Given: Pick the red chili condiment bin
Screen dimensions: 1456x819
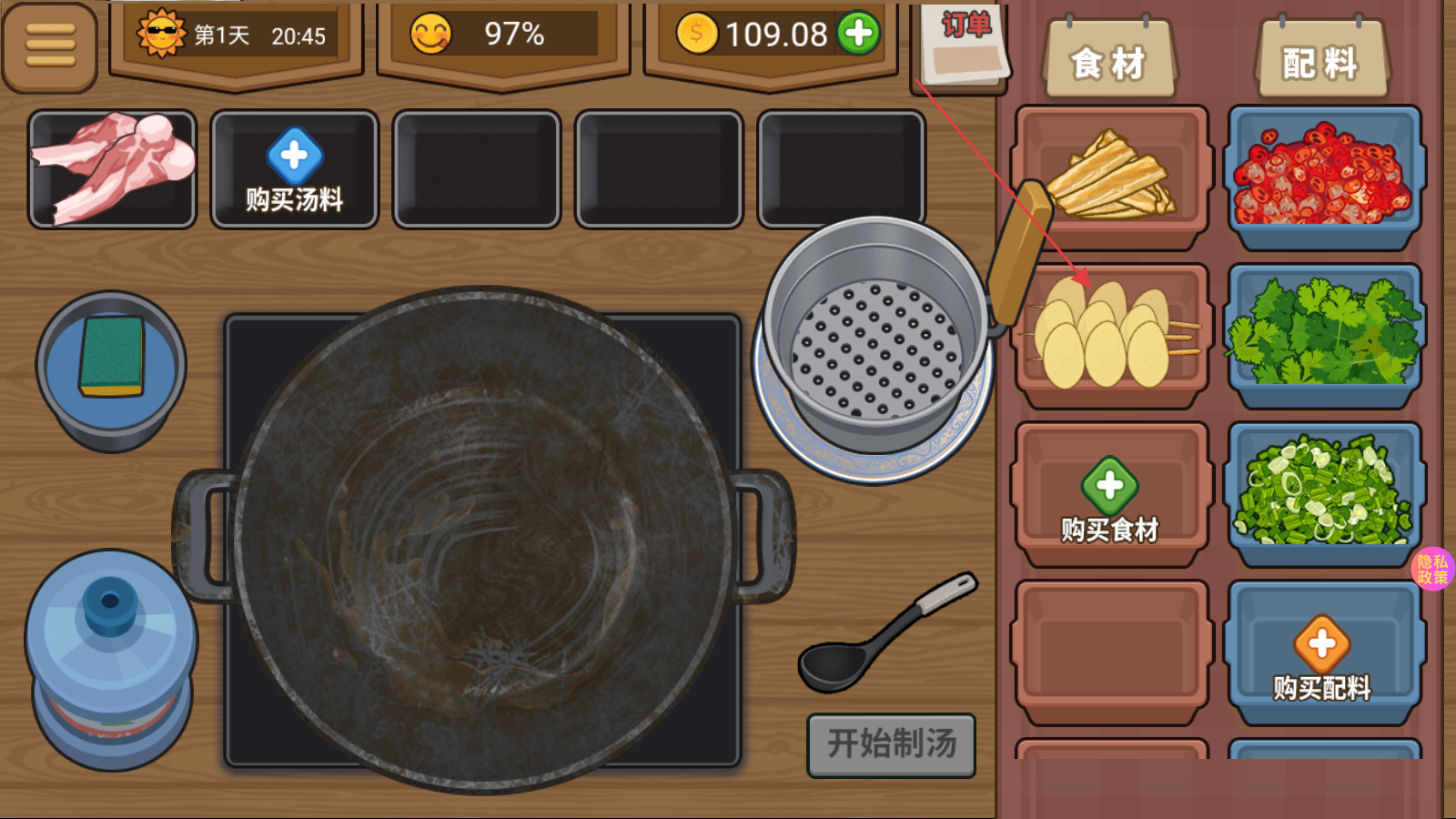Looking at the screenshot, I should coord(1324,173).
